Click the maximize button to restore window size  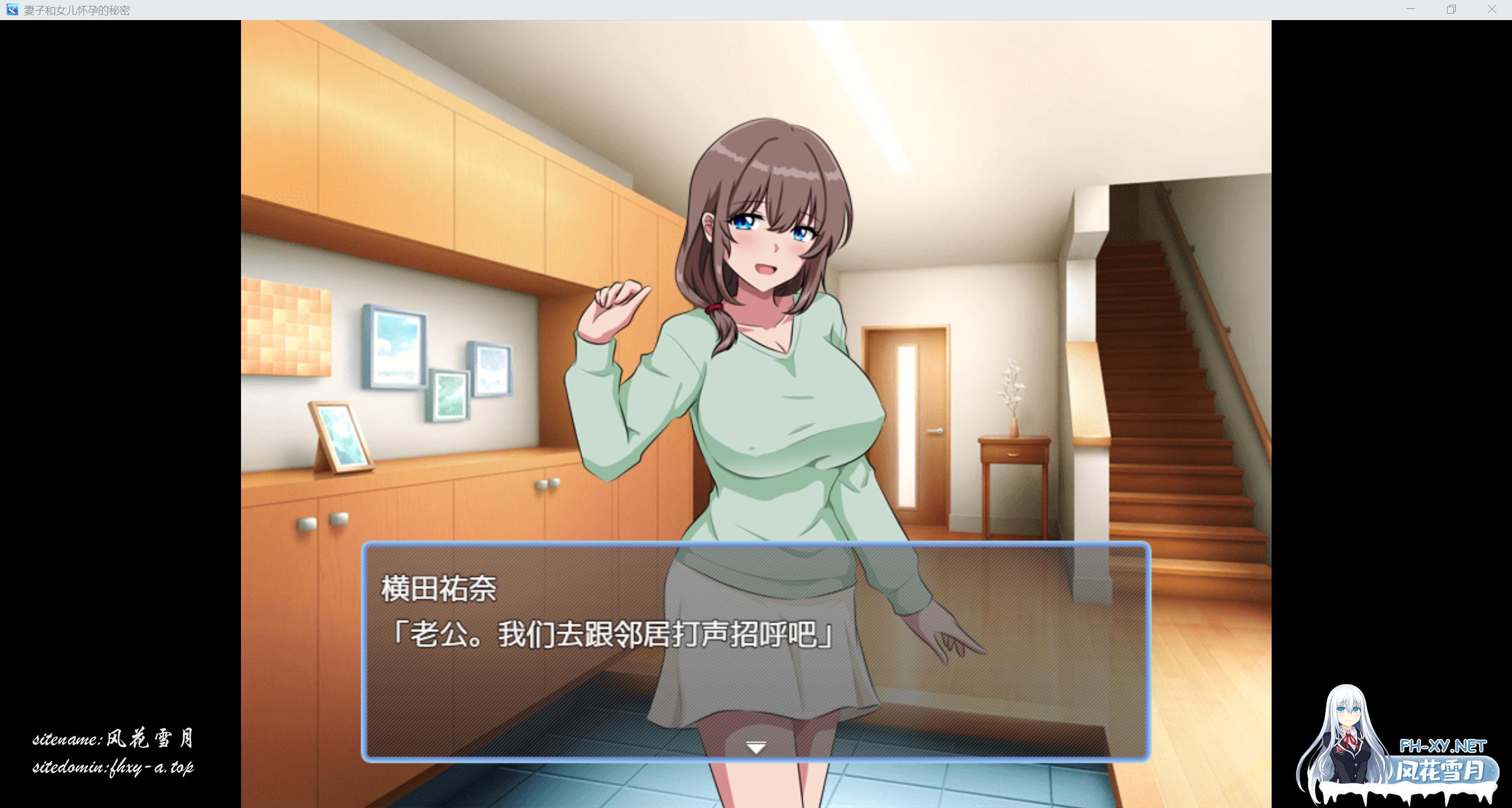(1451, 9)
